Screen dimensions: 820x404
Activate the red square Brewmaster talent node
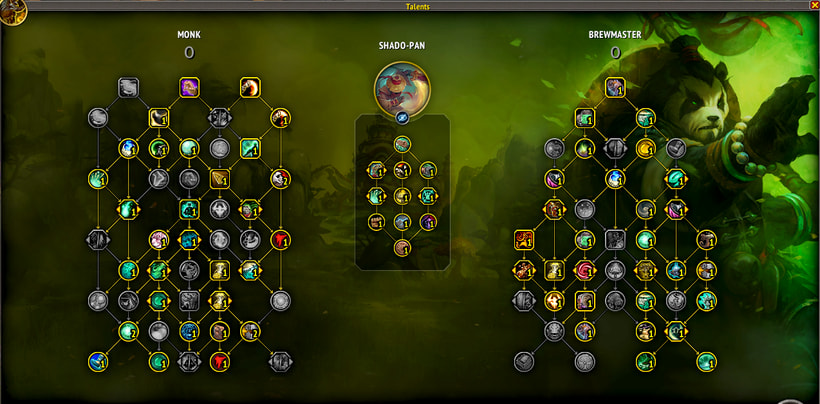click(524, 239)
